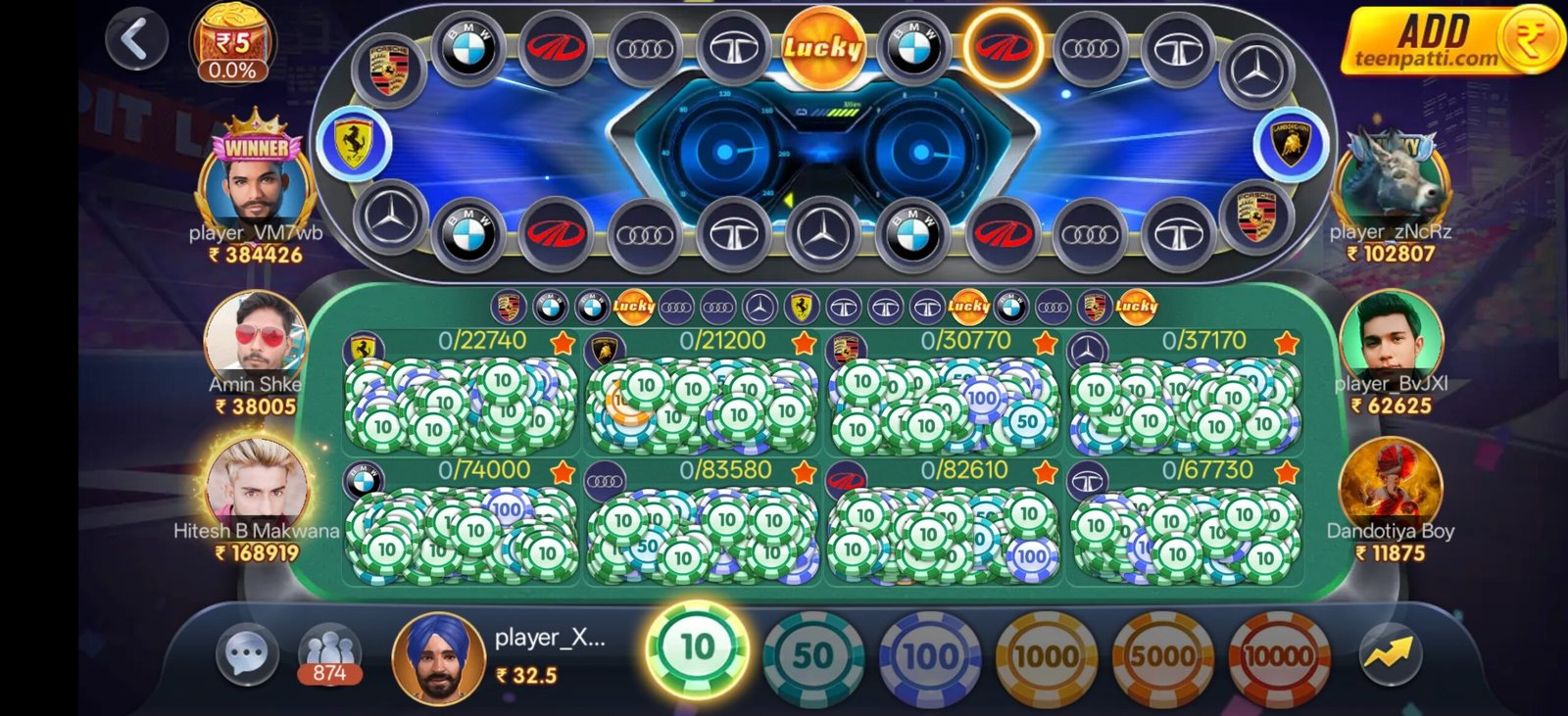Place a bet on Mercedes area

[x=1184, y=402]
